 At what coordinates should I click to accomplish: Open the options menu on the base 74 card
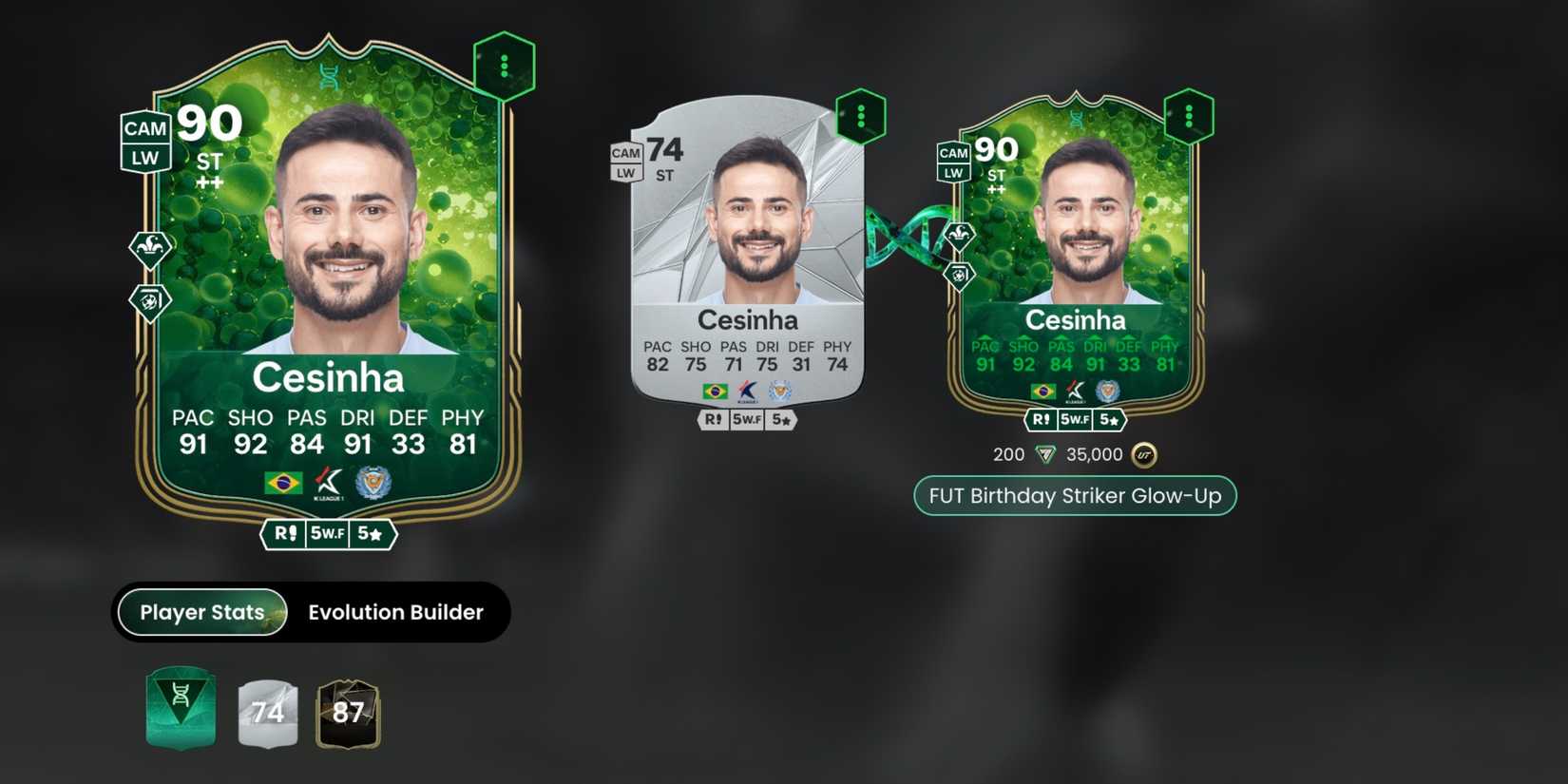(860, 114)
